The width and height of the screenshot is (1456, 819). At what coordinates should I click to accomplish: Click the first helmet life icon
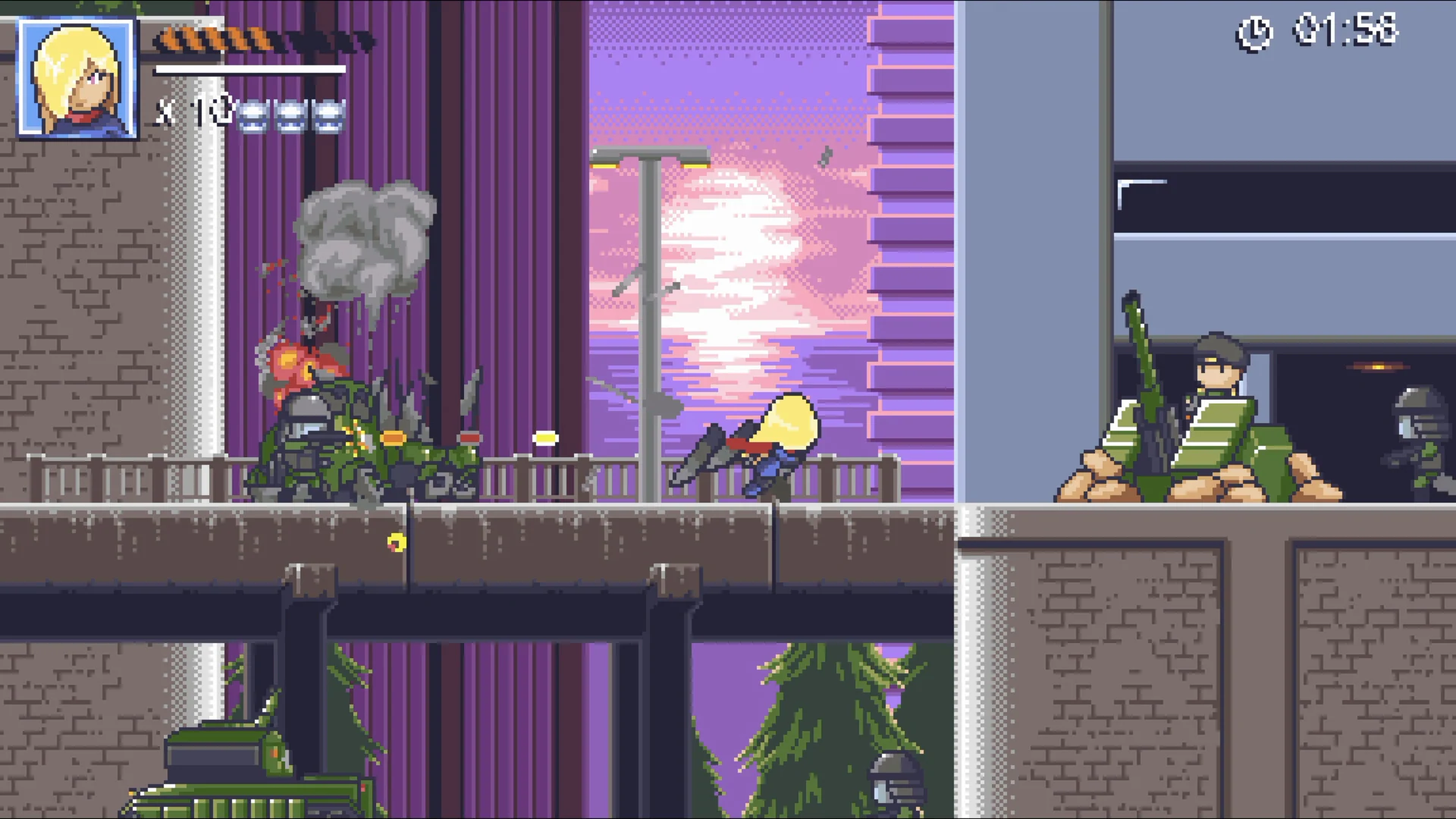tap(253, 115)
